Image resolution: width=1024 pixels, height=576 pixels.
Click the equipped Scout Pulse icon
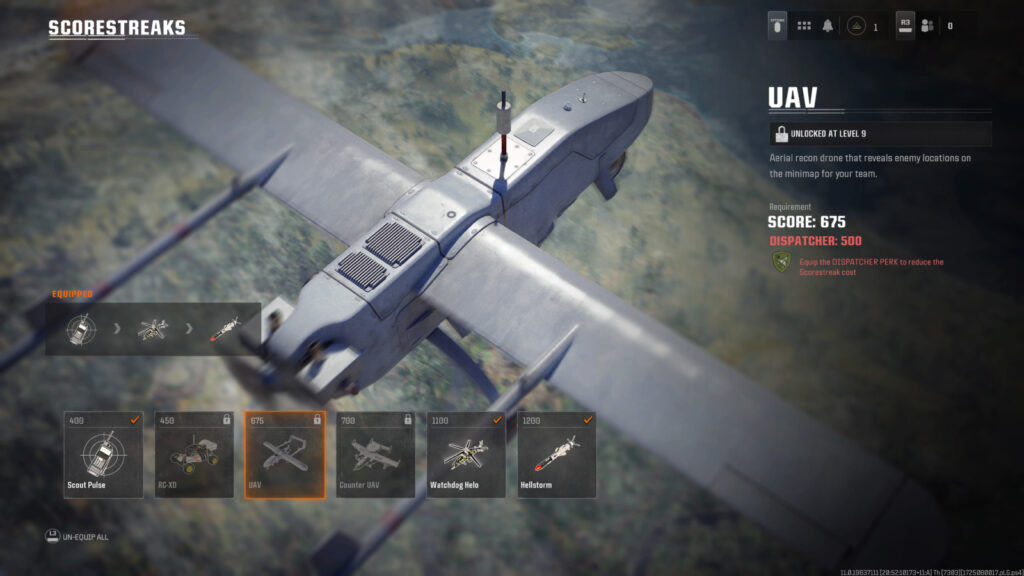coord(82,329)
